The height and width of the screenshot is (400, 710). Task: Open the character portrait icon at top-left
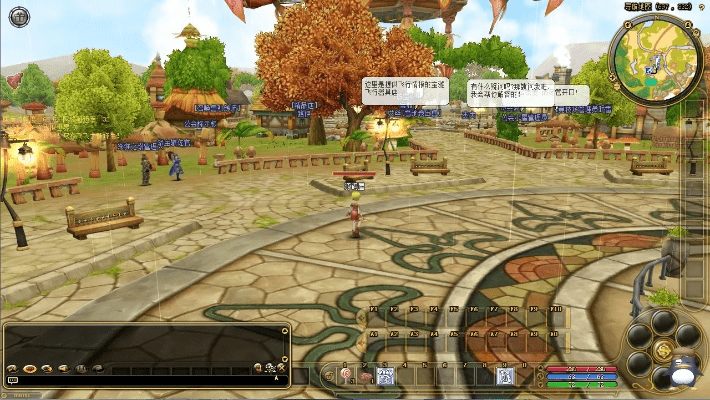(x=19, y=15)
